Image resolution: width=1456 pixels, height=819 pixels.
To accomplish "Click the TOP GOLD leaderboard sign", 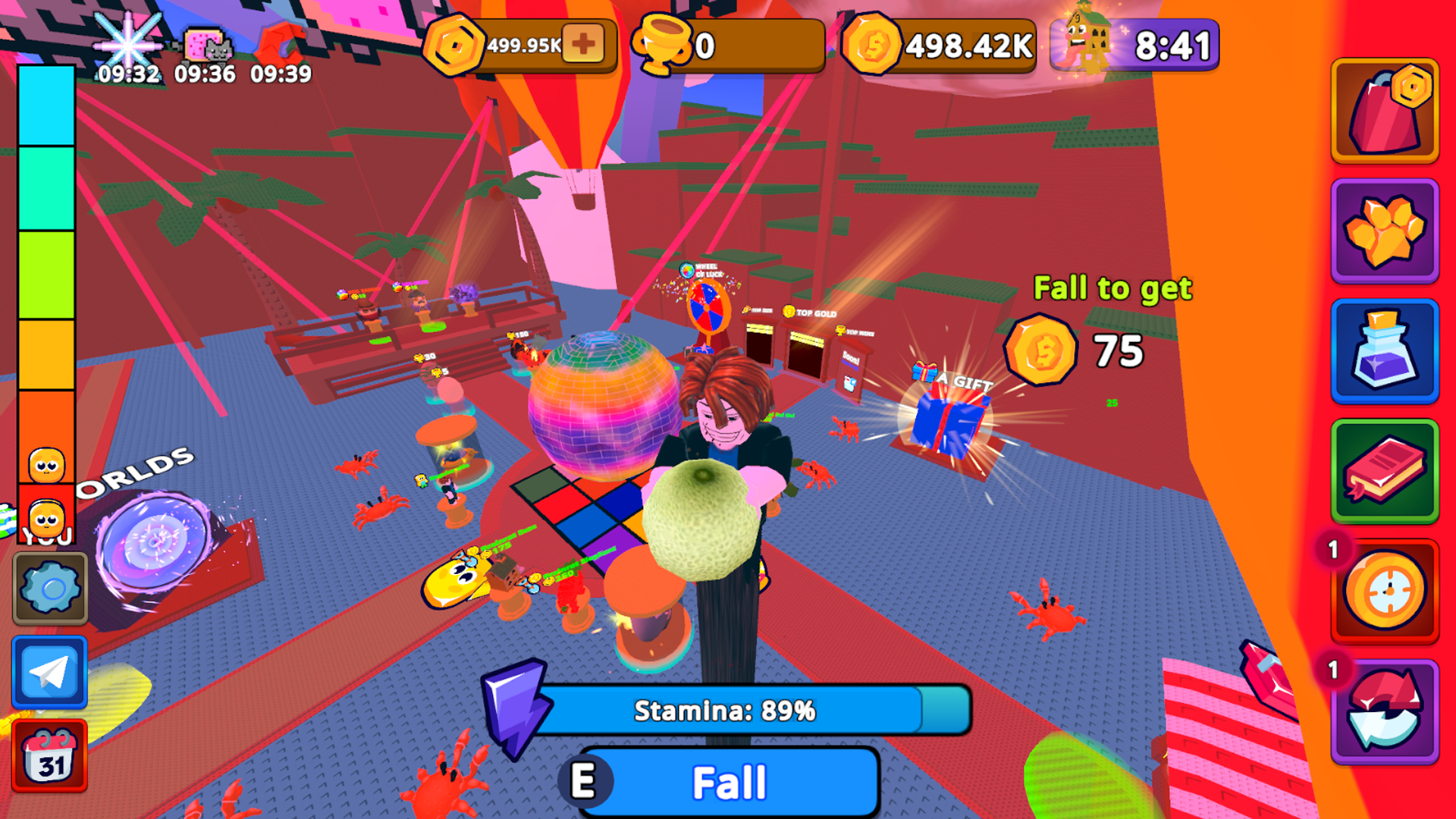I will click(811, 312).
